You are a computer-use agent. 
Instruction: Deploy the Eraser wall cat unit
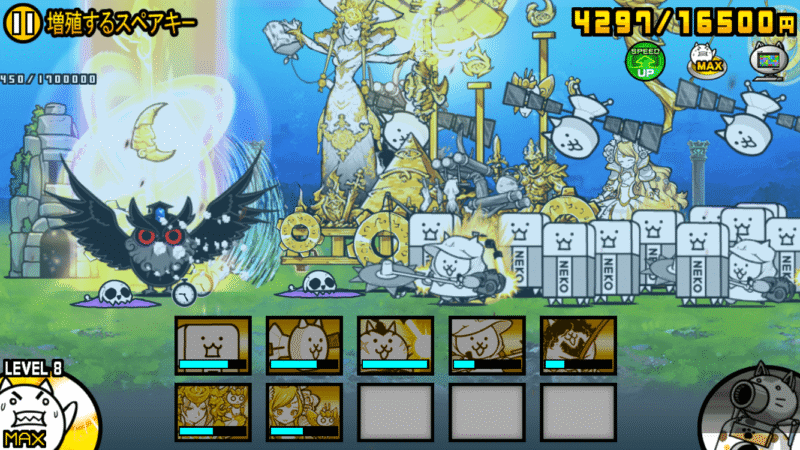point(213,345)
